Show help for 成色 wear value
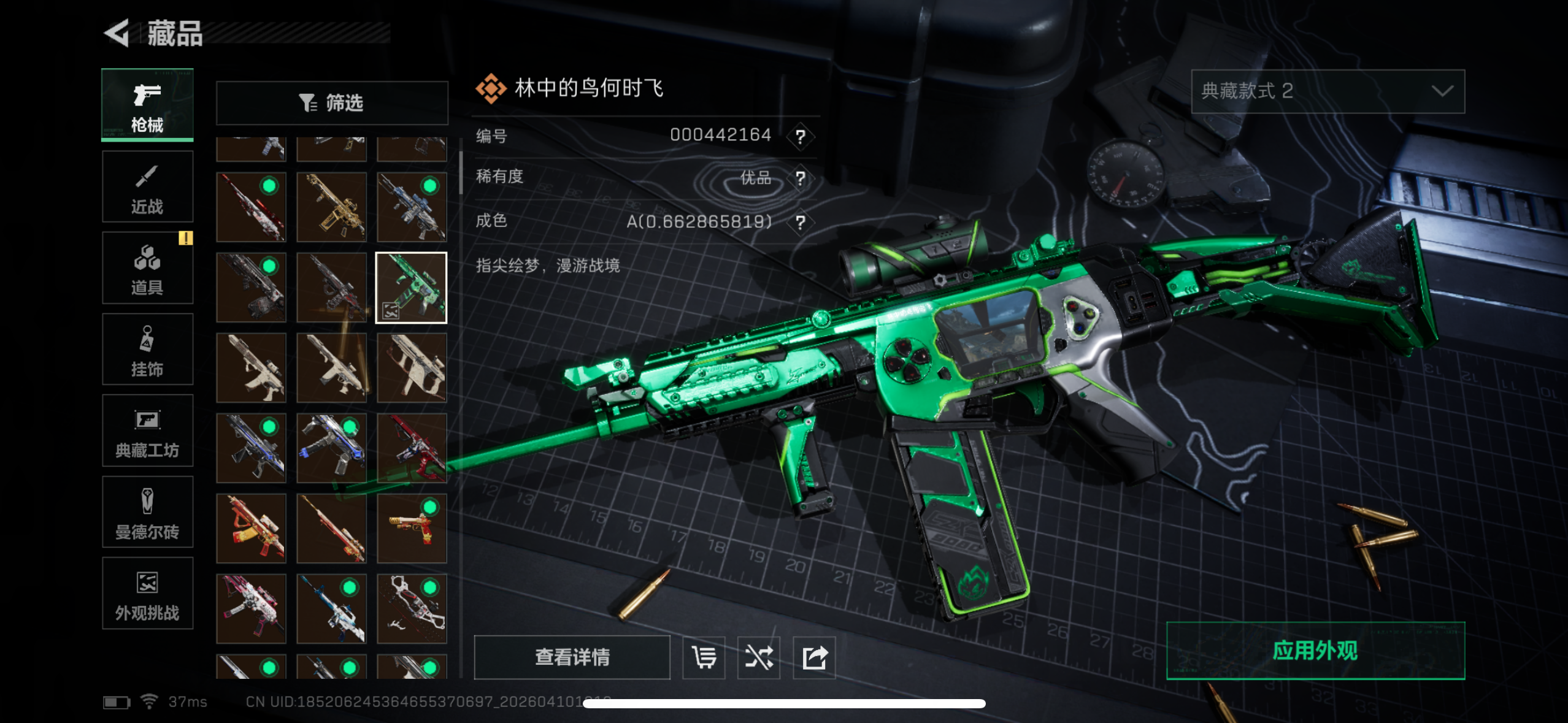1568x723 pixels. 800,222
